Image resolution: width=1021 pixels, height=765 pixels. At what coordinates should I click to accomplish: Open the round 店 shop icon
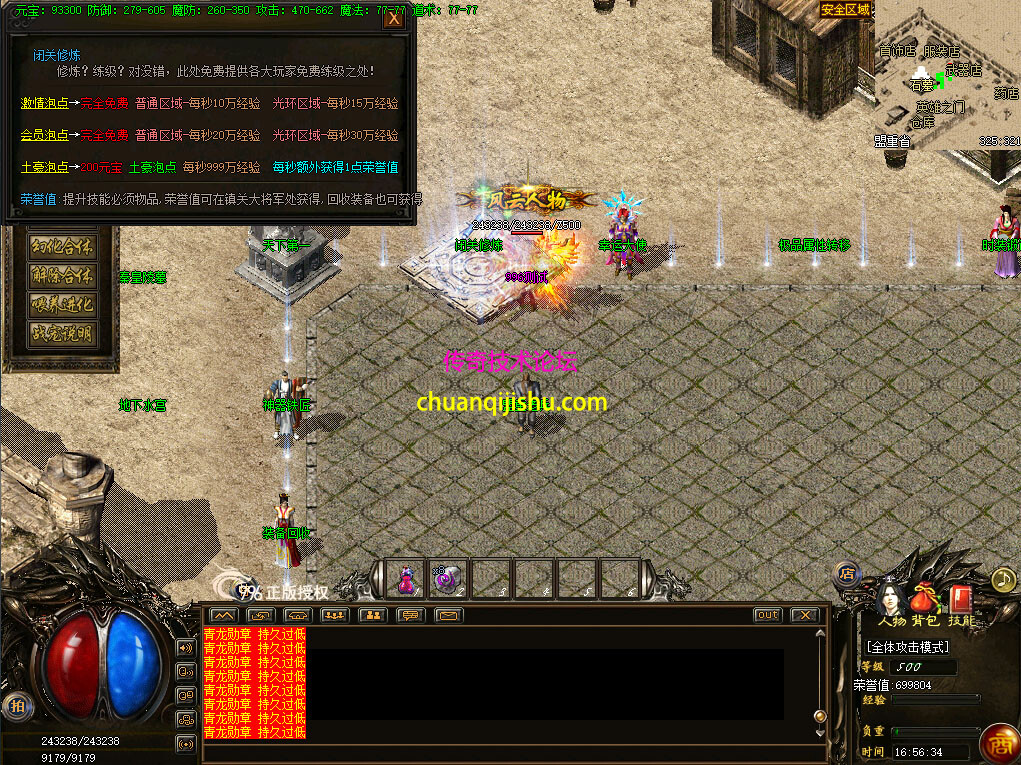[847, 574]
